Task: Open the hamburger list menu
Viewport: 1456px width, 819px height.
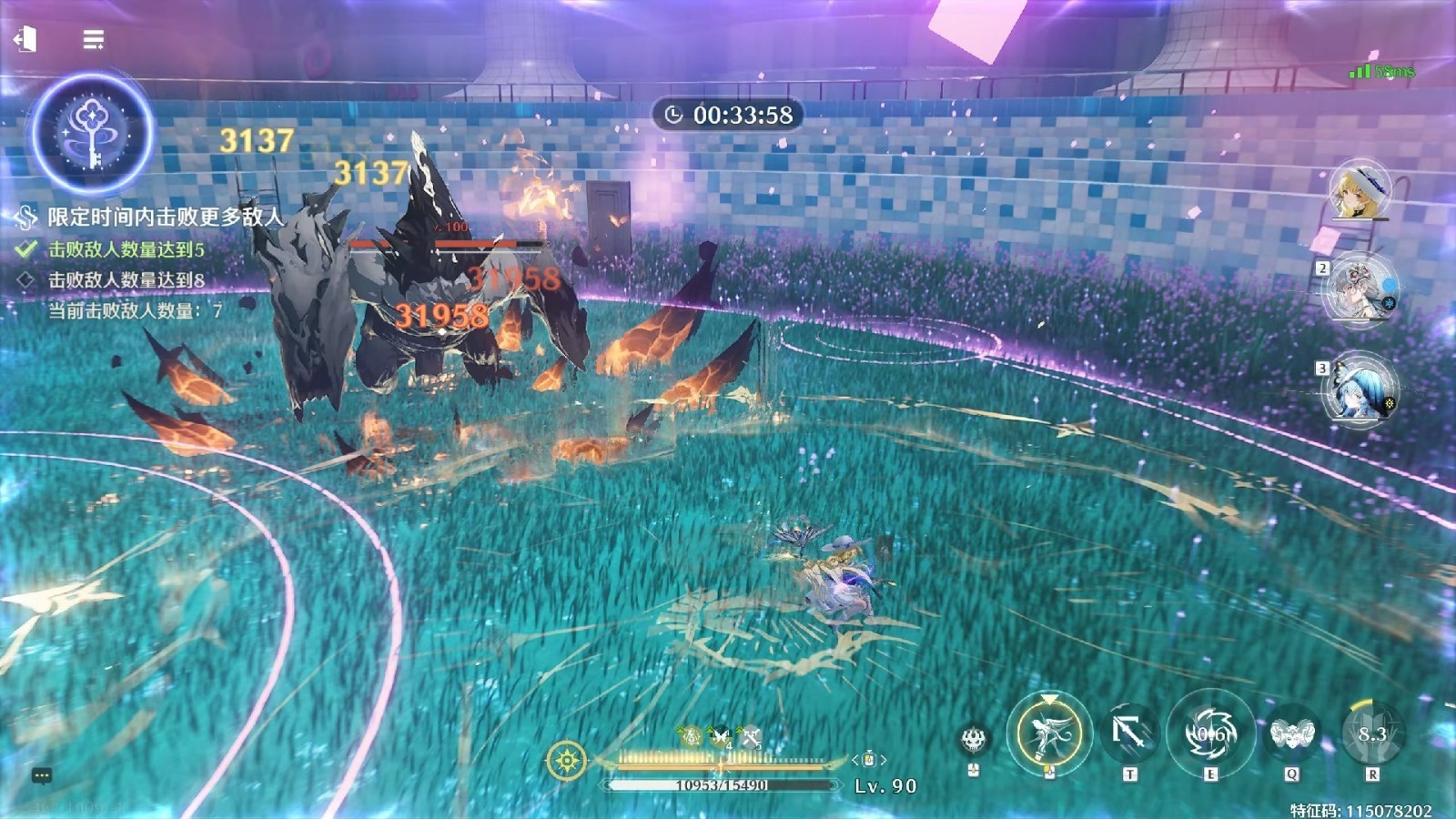Action: coord(93,40)
